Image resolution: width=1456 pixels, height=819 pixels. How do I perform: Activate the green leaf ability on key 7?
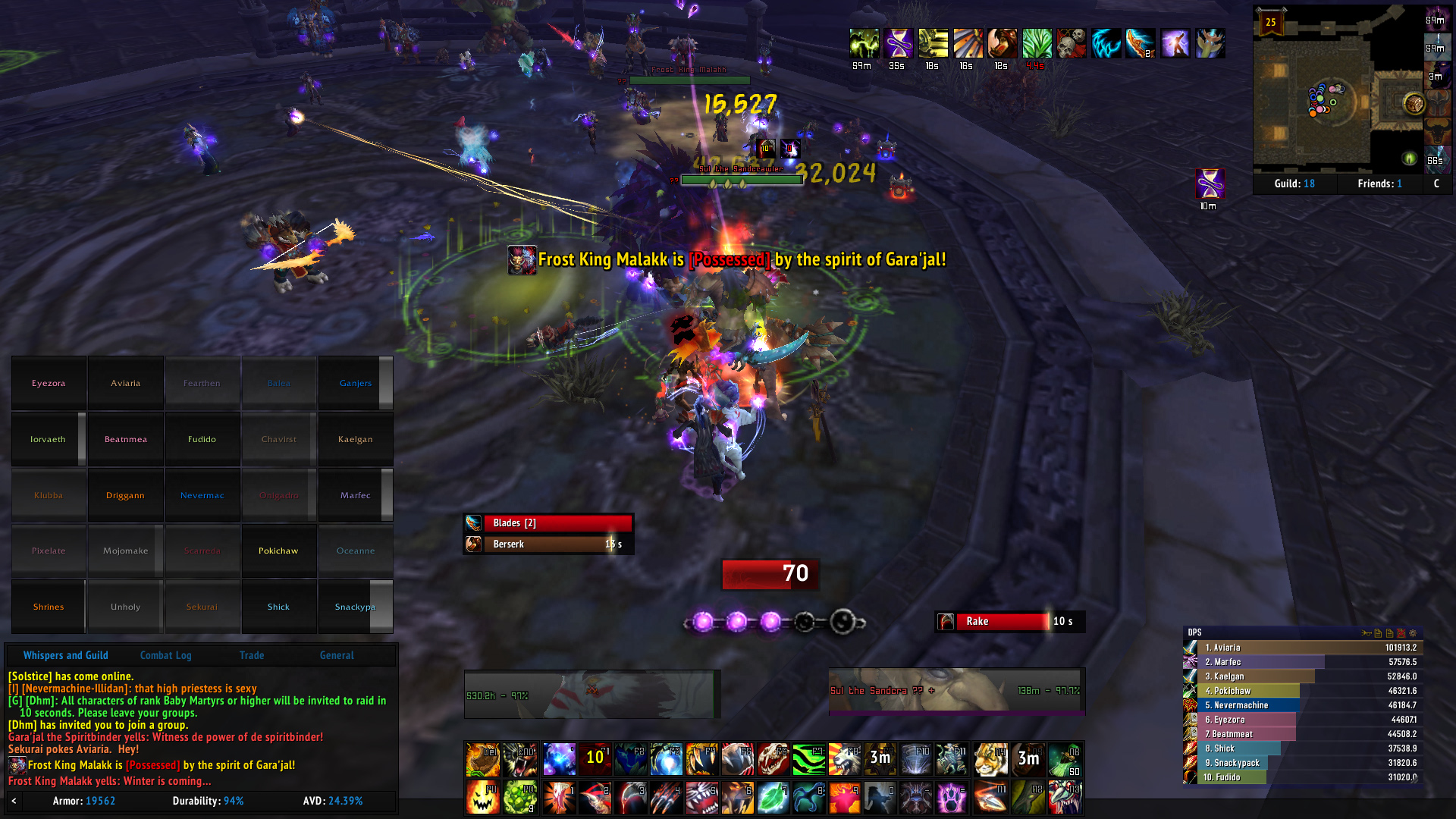[x=773, y=798]
